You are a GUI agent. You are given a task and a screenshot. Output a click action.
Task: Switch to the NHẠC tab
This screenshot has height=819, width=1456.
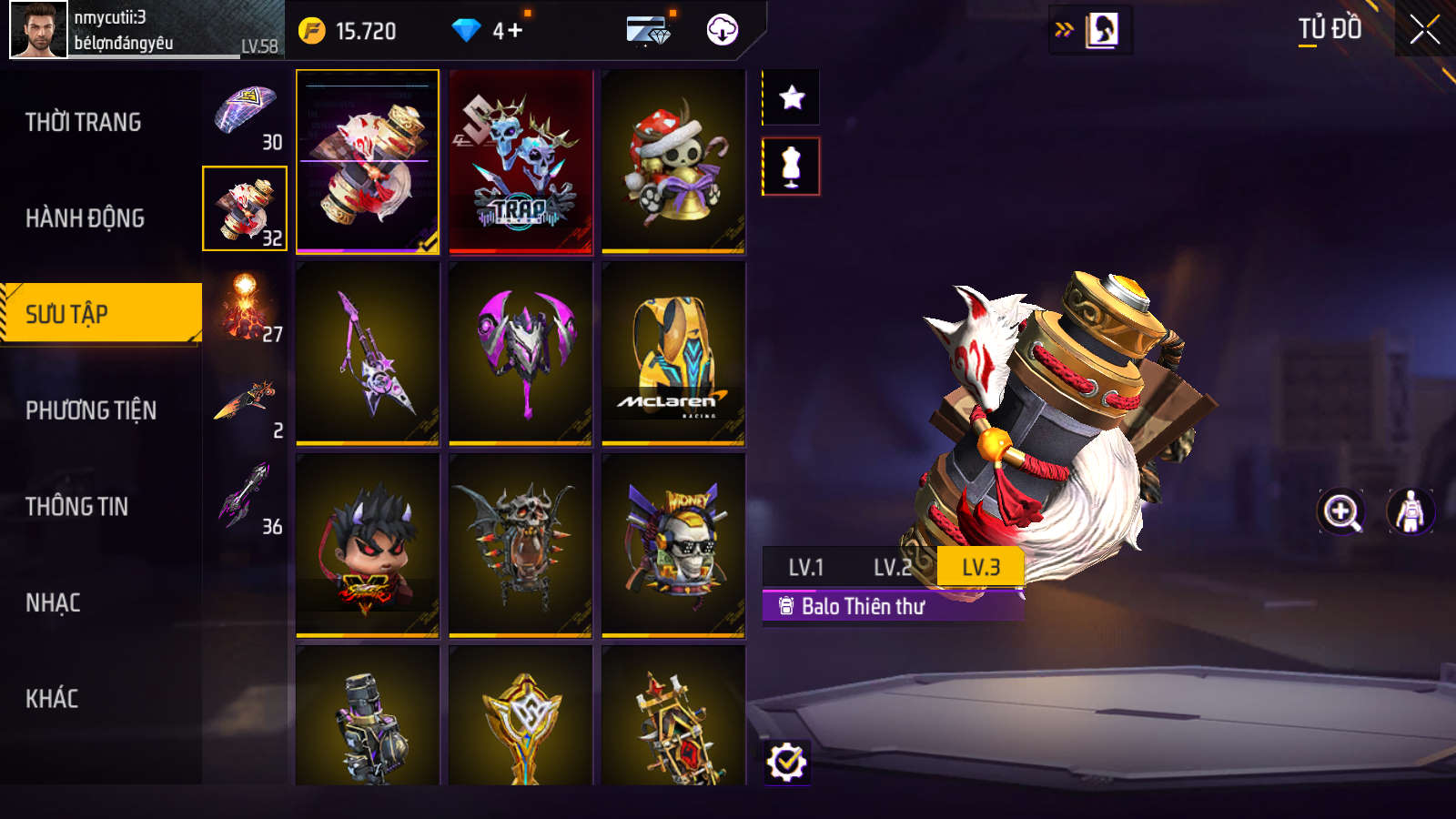coord(53,603)
